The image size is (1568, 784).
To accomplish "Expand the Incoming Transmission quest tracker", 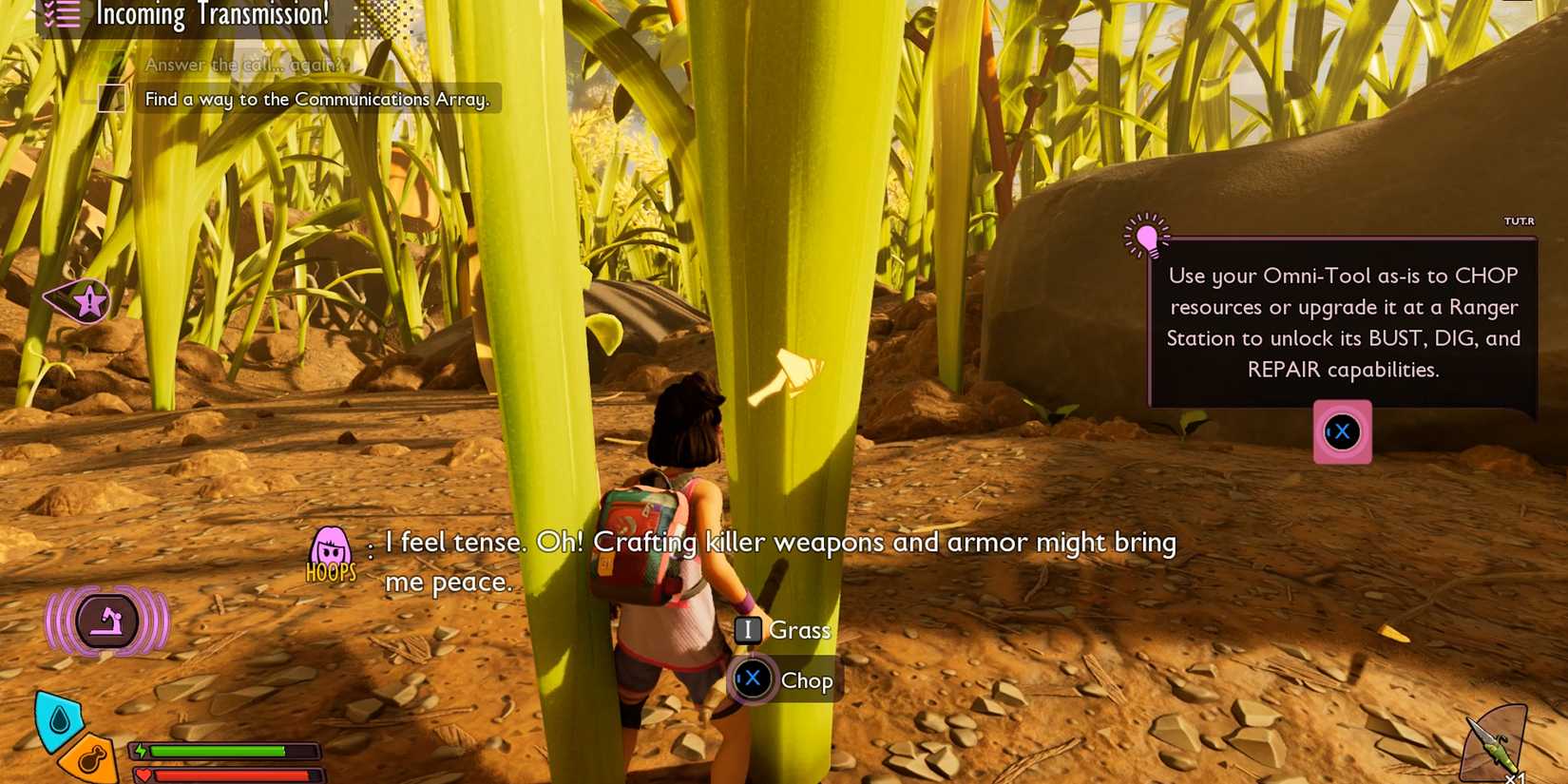I will (211, 14).
